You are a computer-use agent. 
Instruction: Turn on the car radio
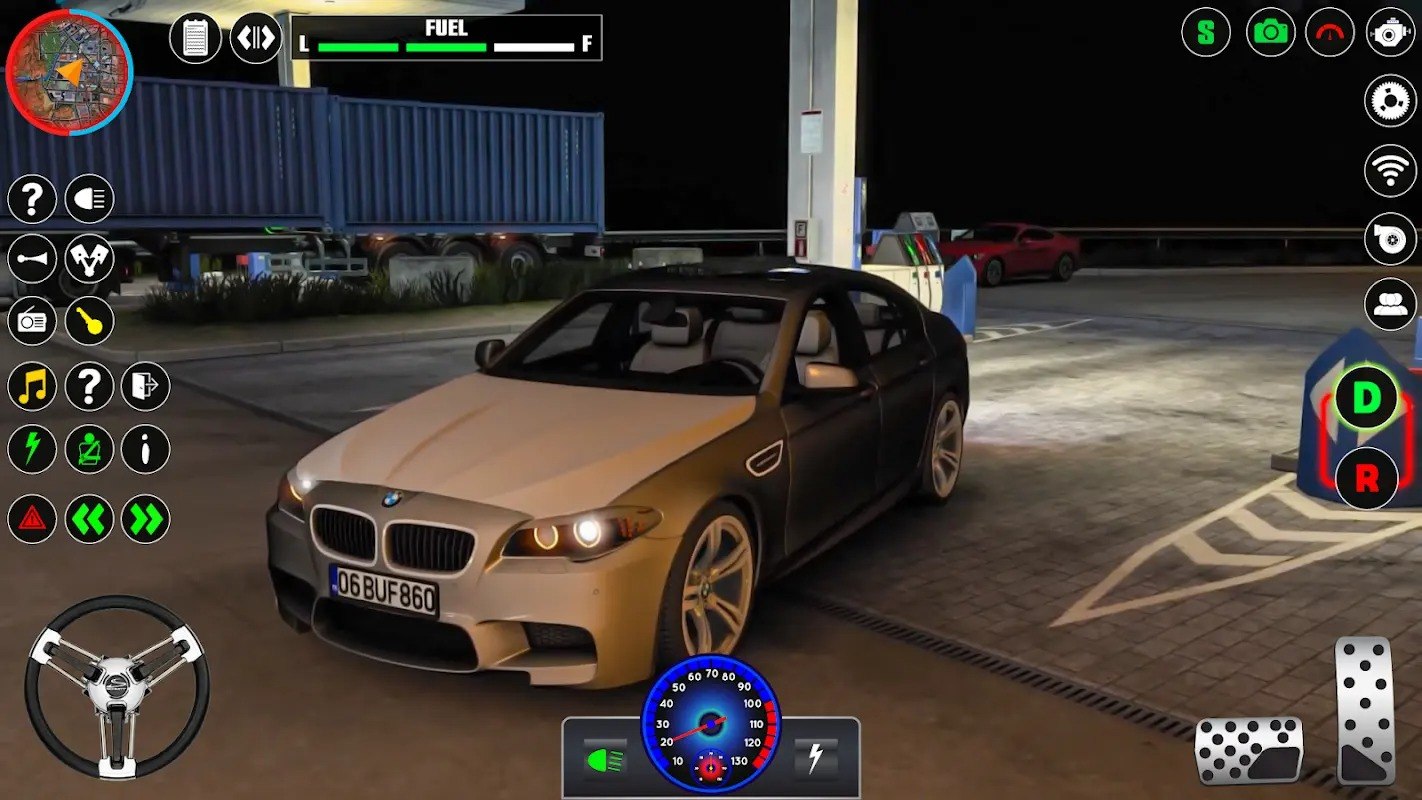point(32,322)
